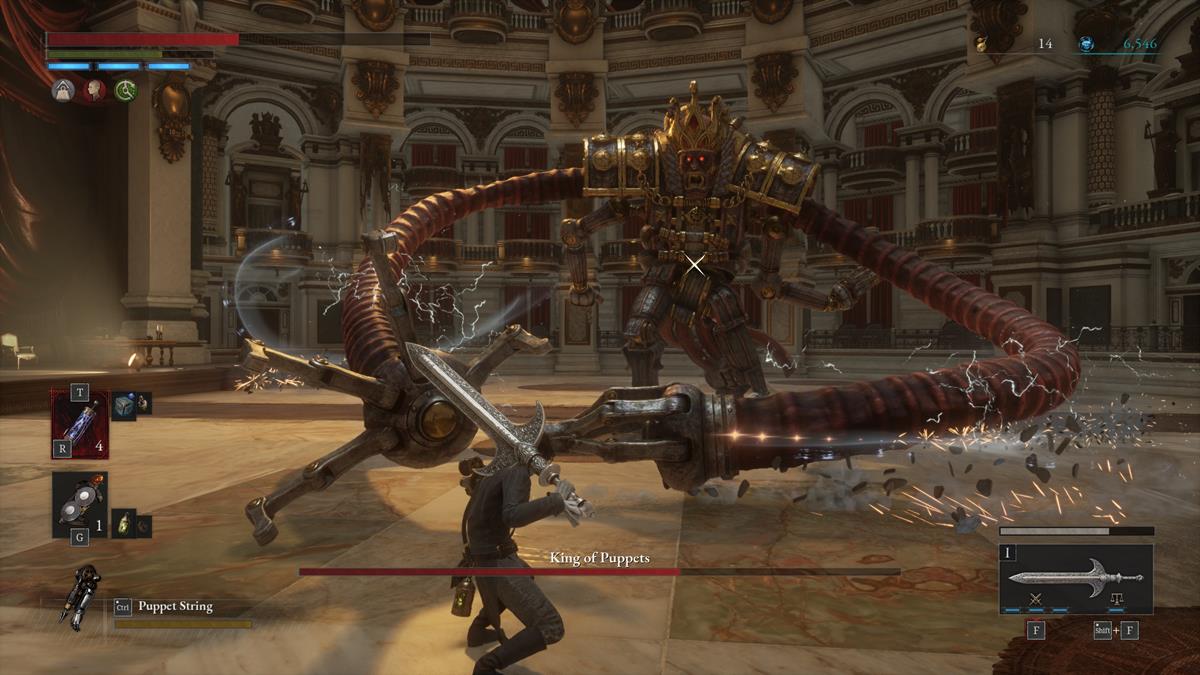The height and width of the screenshot is (675, 1200).
Task: Check the green circular arrow buff icon
Action: (x=126, y=90)
